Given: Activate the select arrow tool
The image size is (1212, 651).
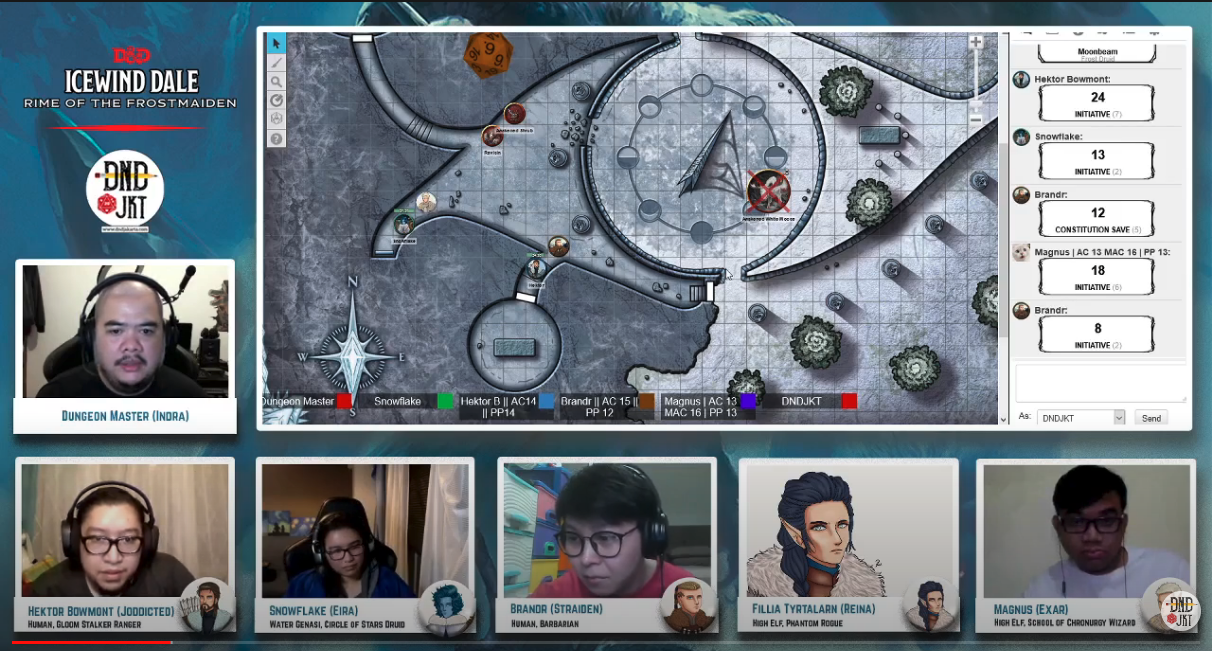Looking at the screenshot, I should point(276,43).
